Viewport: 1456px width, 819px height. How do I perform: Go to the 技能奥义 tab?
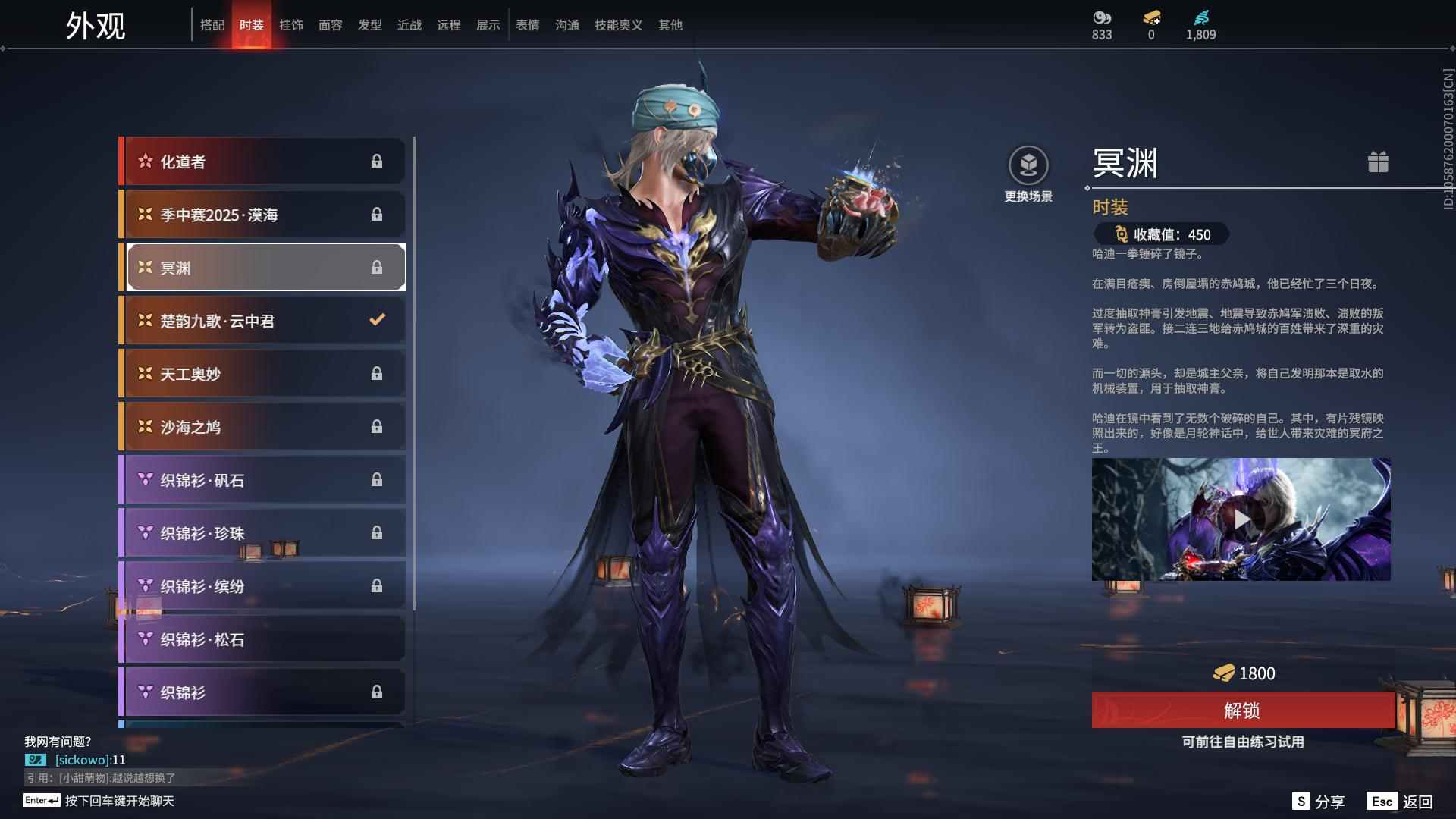[618, 25]
